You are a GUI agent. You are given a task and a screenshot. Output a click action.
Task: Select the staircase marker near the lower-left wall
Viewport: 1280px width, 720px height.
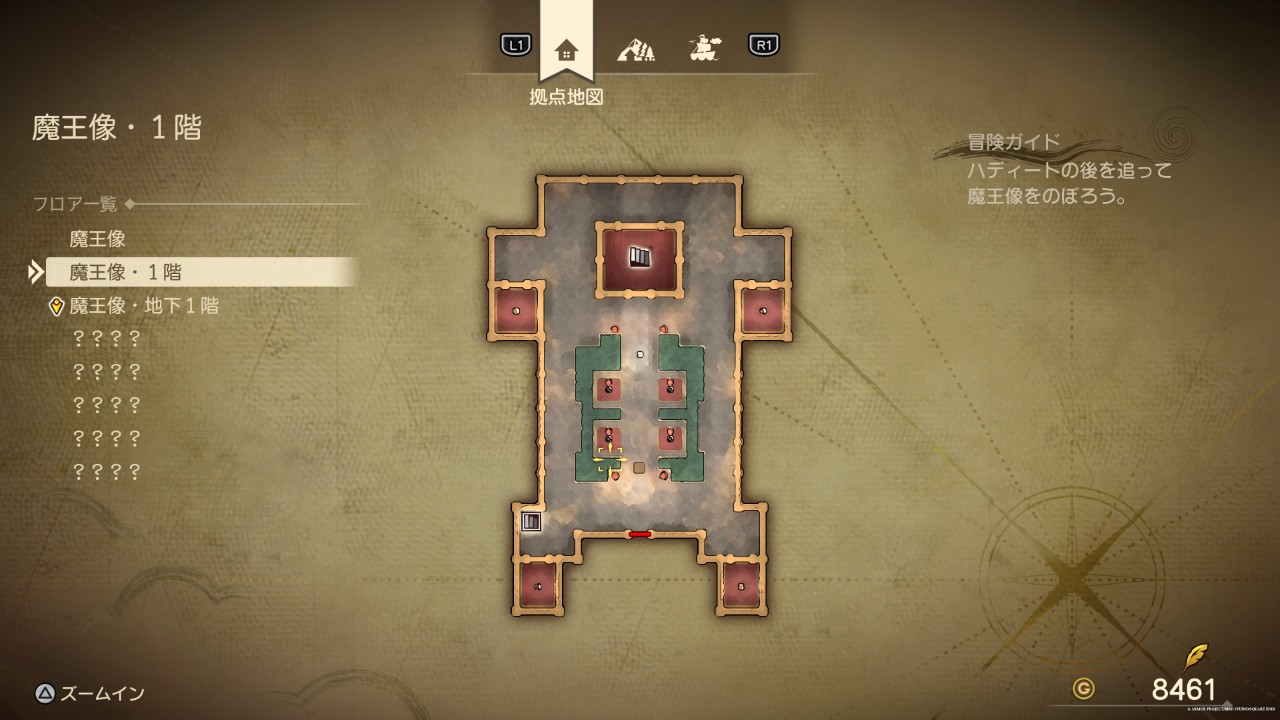(531, 521)
